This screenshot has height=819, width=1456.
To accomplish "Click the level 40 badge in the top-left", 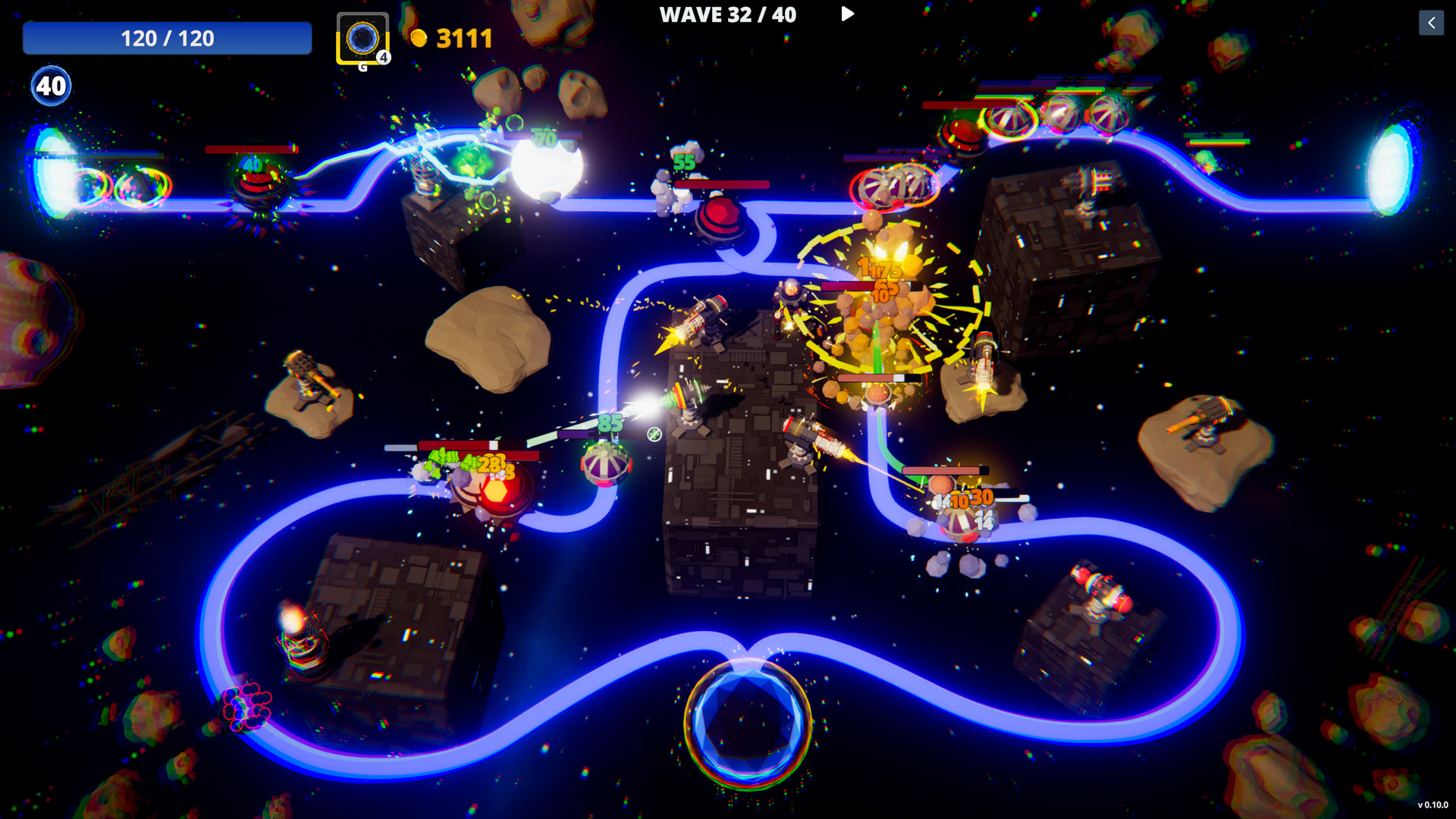I will pos(50,86).
